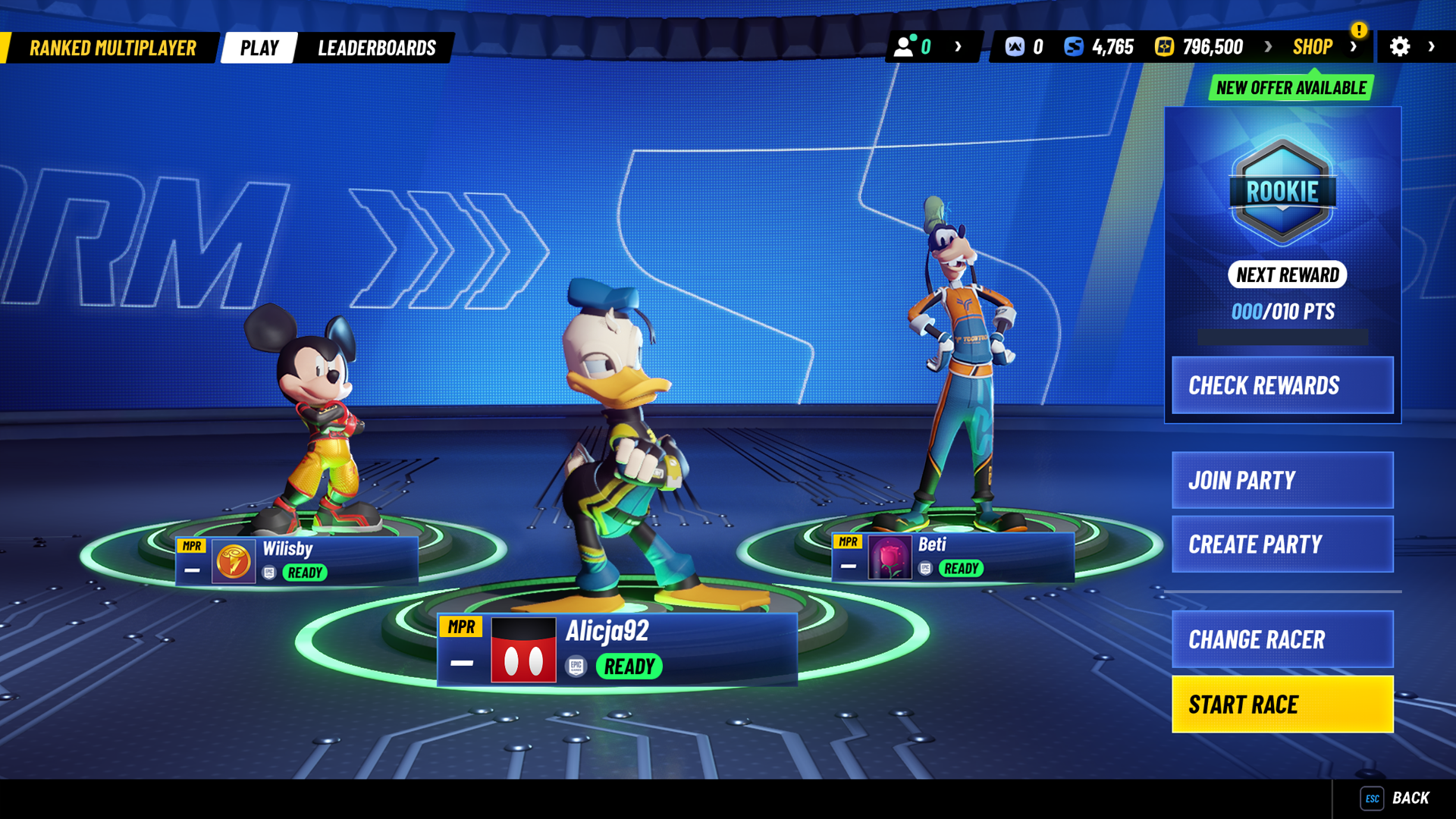Open the 796,500 coin currency display
This screenshot has height=819, width=1456.
1199,47
